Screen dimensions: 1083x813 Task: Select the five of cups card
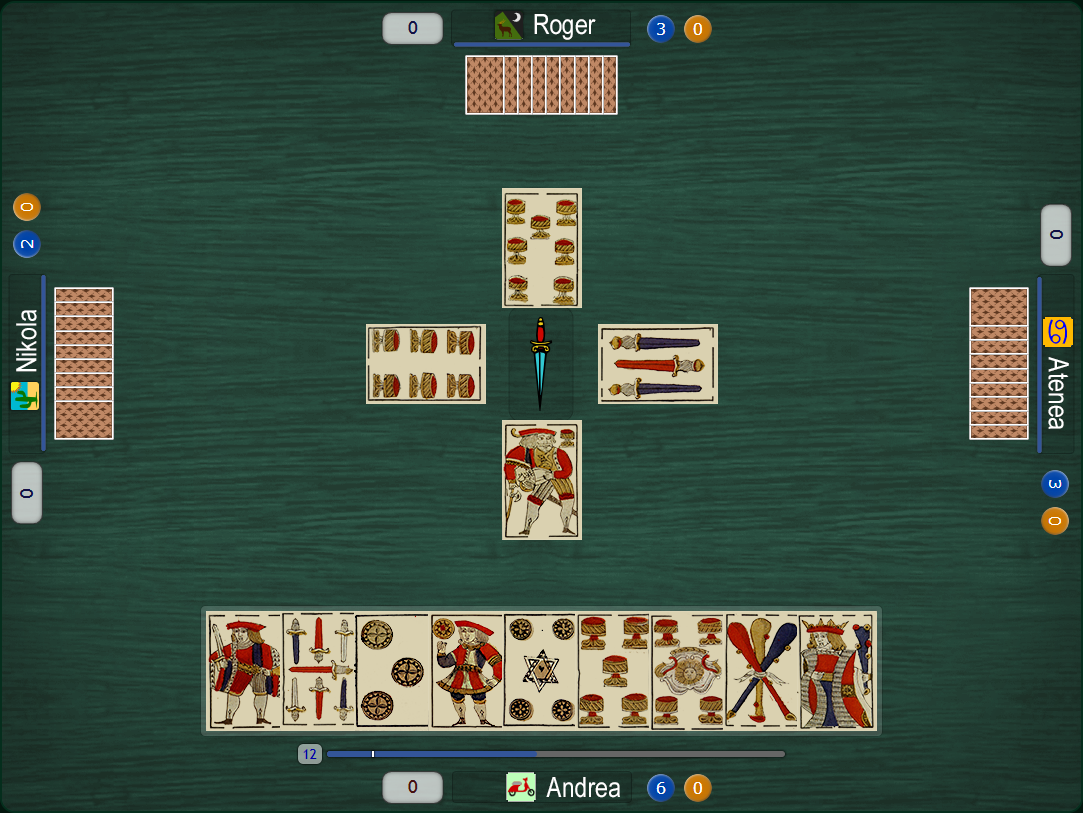(x=614, y=670)
